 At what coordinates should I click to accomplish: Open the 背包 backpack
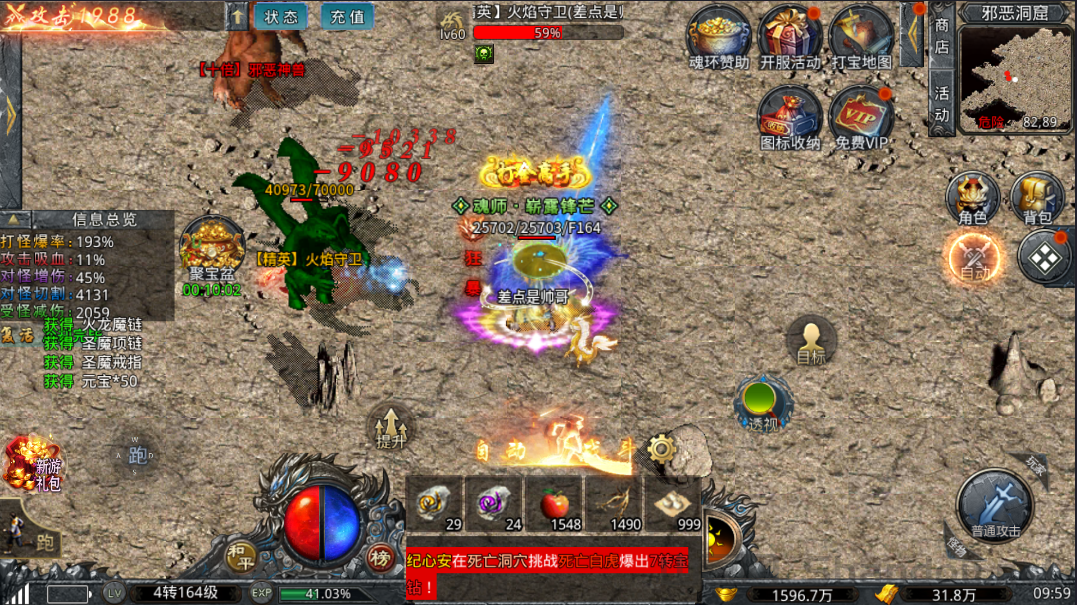pos(1038,196)
